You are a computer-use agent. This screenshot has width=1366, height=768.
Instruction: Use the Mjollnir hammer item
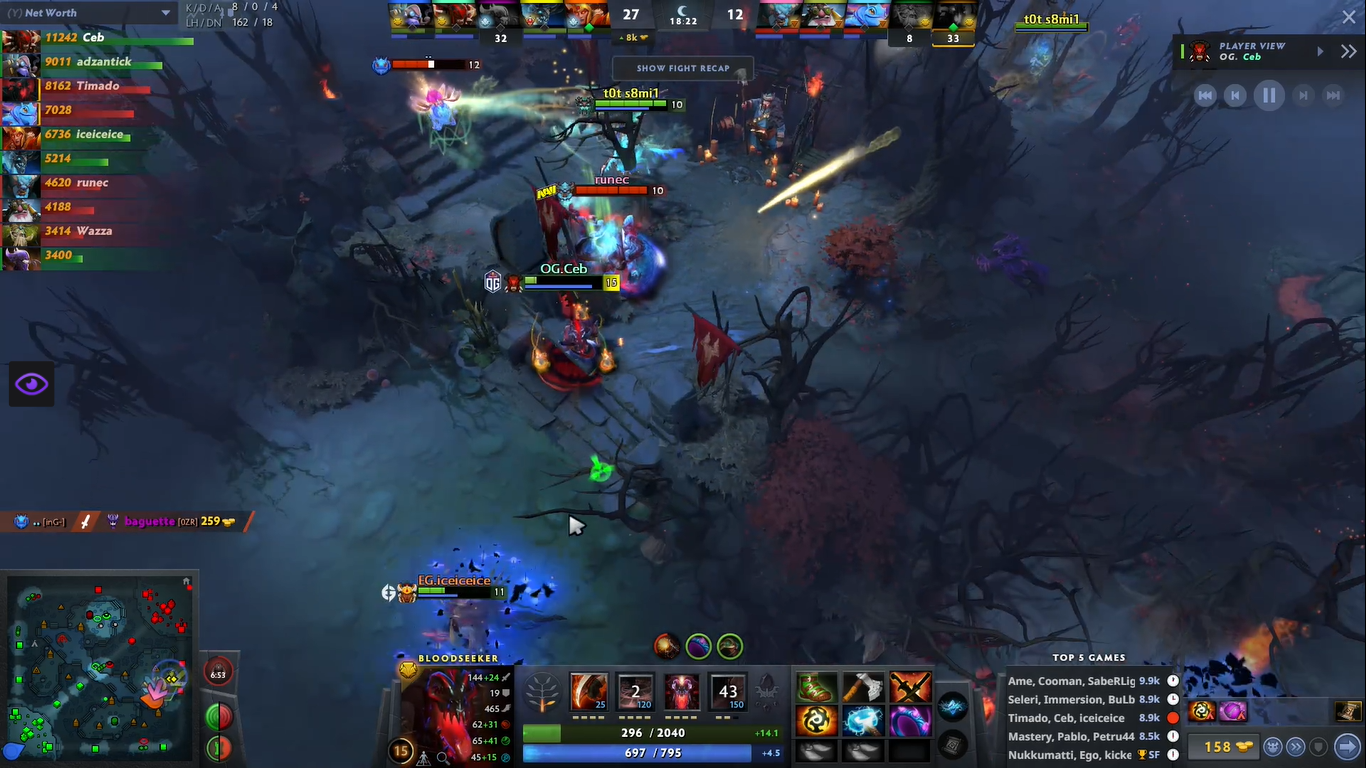point(863,720)
